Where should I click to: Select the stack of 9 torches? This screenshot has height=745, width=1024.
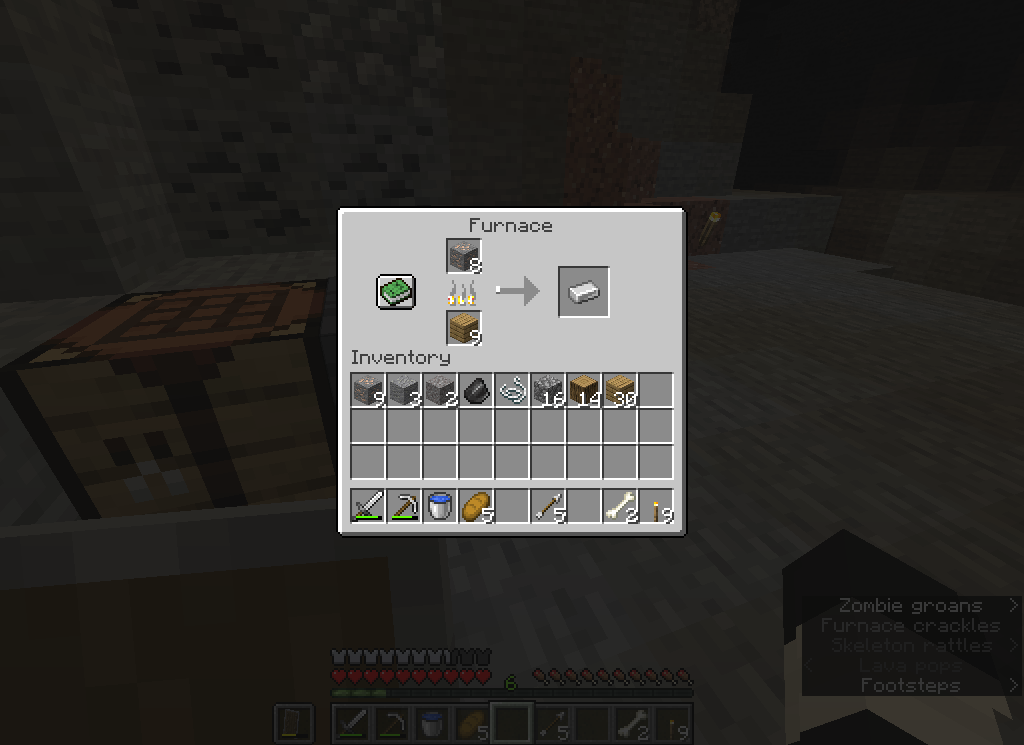pyautogui.click(x=656, y=506)
